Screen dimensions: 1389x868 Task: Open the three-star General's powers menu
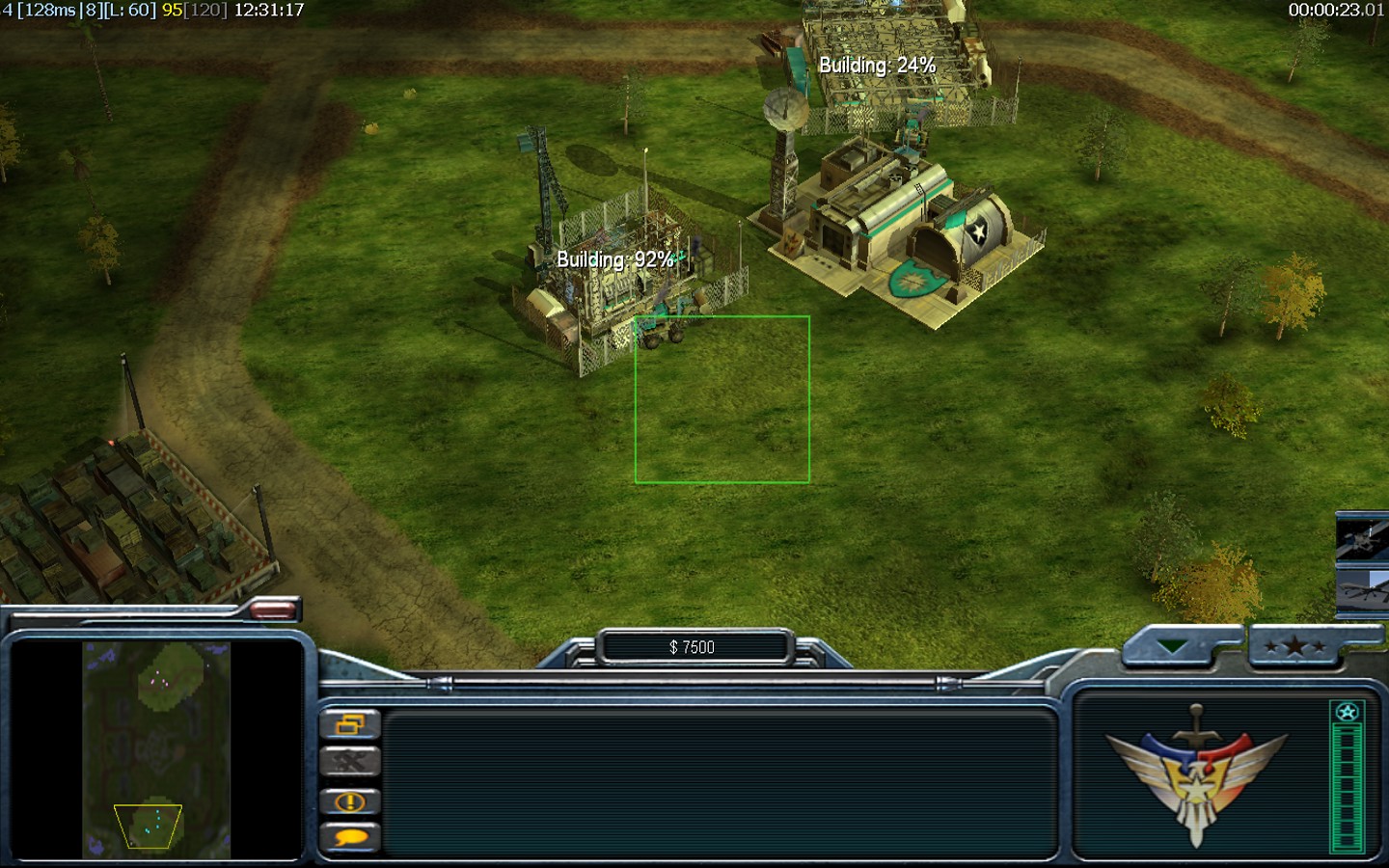(1294, 646)
